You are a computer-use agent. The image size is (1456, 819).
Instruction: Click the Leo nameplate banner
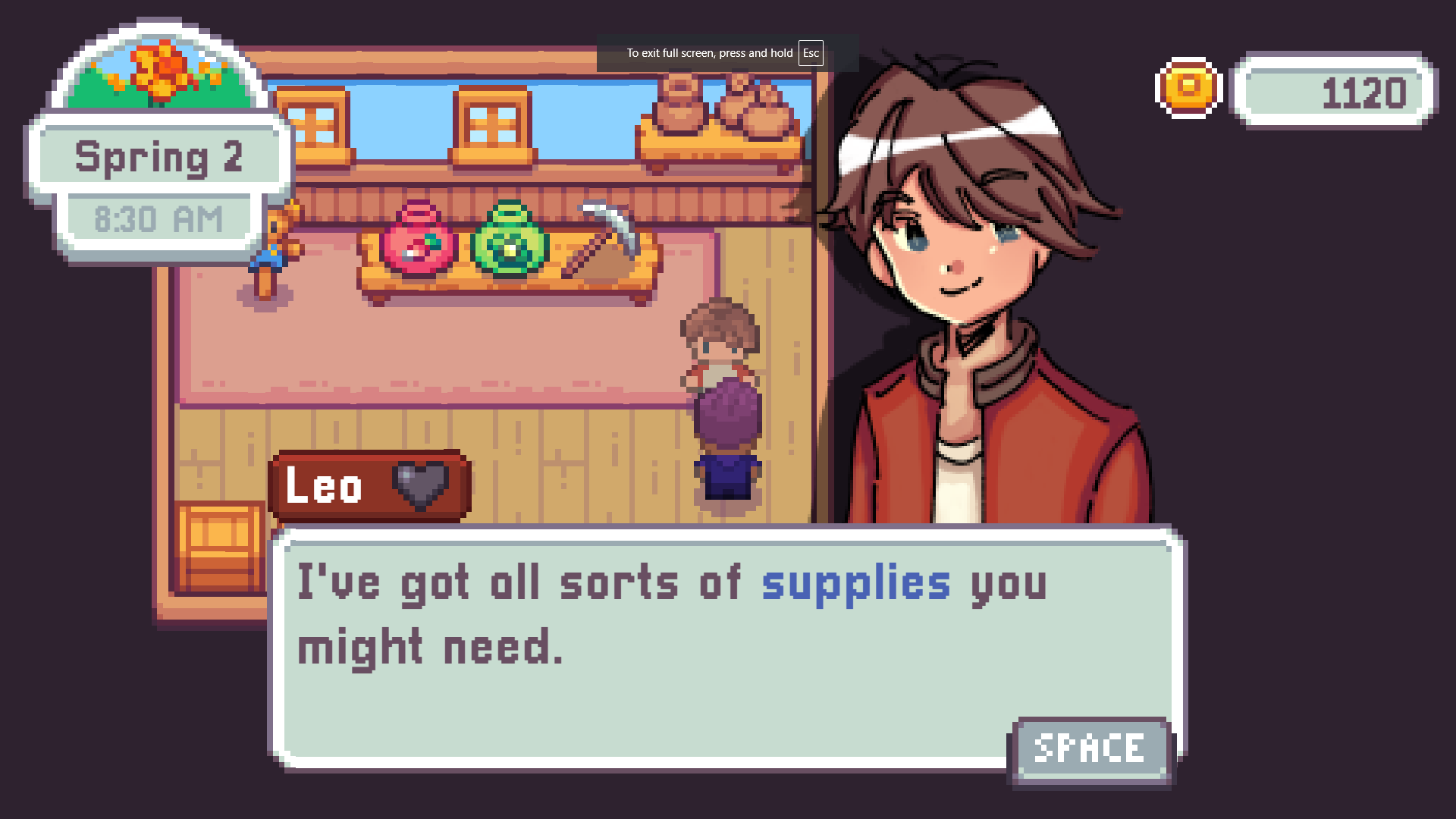(368, 486)
